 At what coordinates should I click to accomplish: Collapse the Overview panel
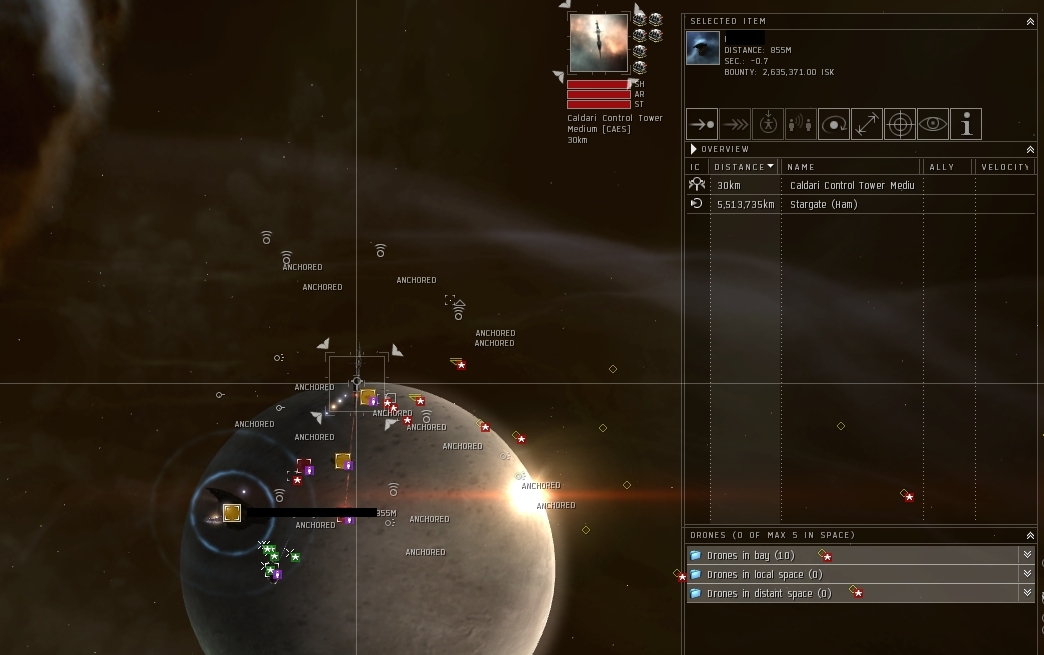pyautogui.click(x=1030, y=149)
